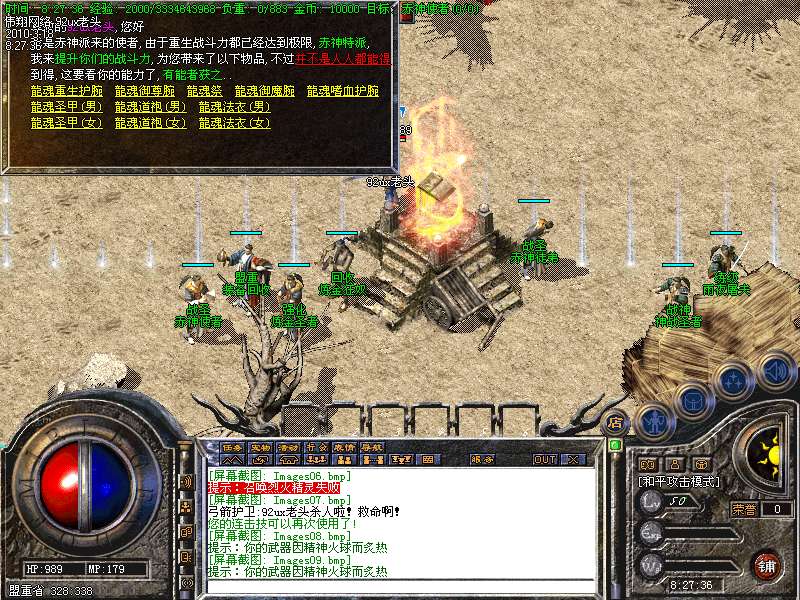The image size is (800, 600).
Task: Click the OUT button above chat
Action: click(x=544, y=459)
